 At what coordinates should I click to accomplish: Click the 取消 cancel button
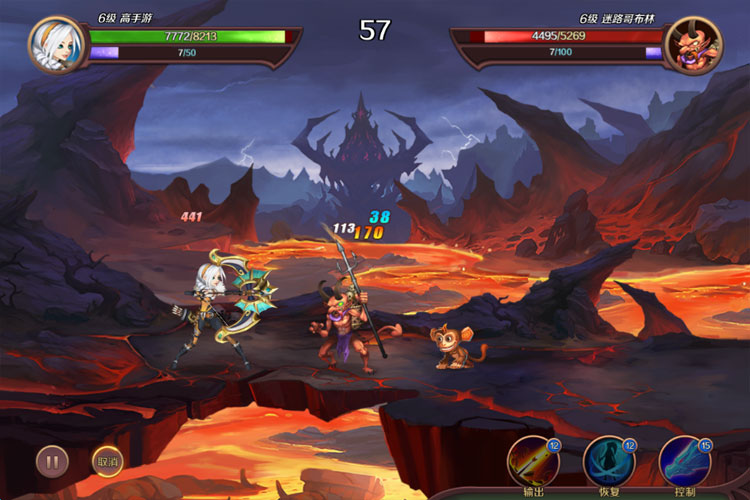point(107,461)
